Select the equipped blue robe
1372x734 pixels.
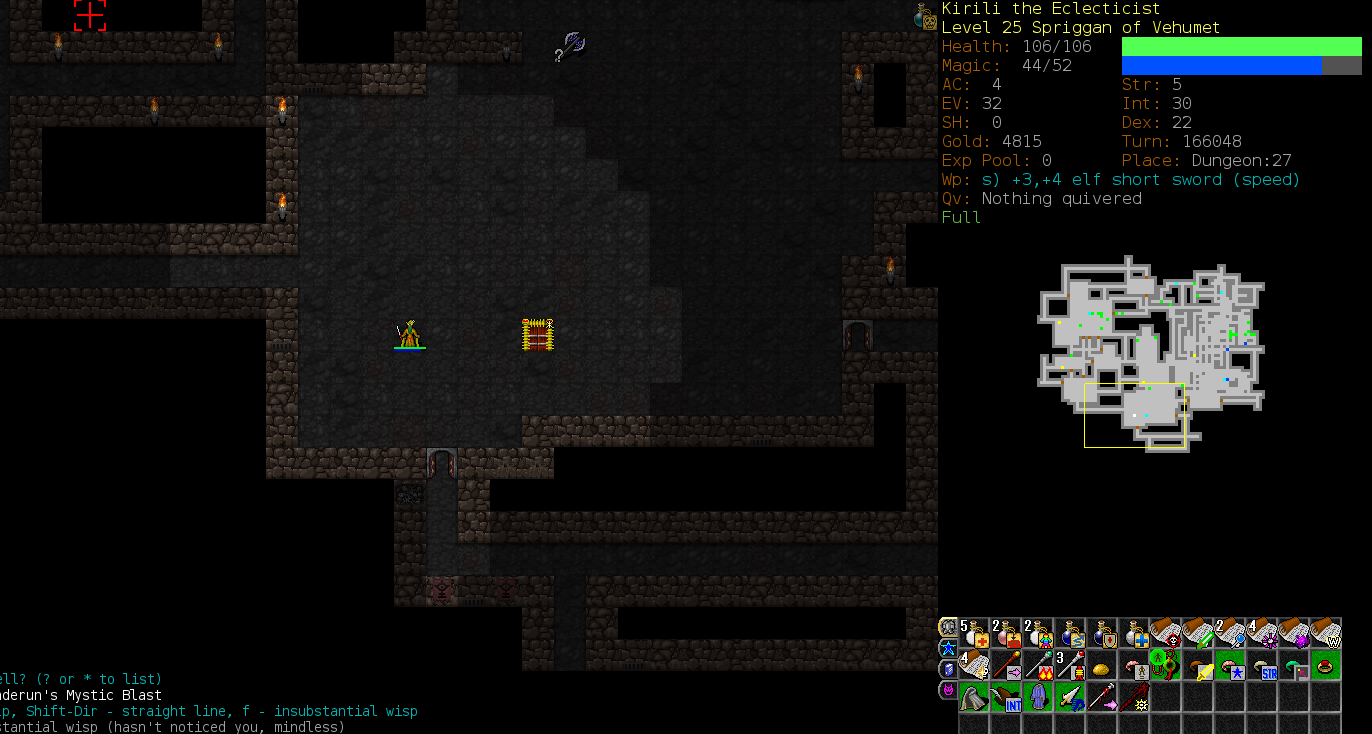pos(1038,697)
